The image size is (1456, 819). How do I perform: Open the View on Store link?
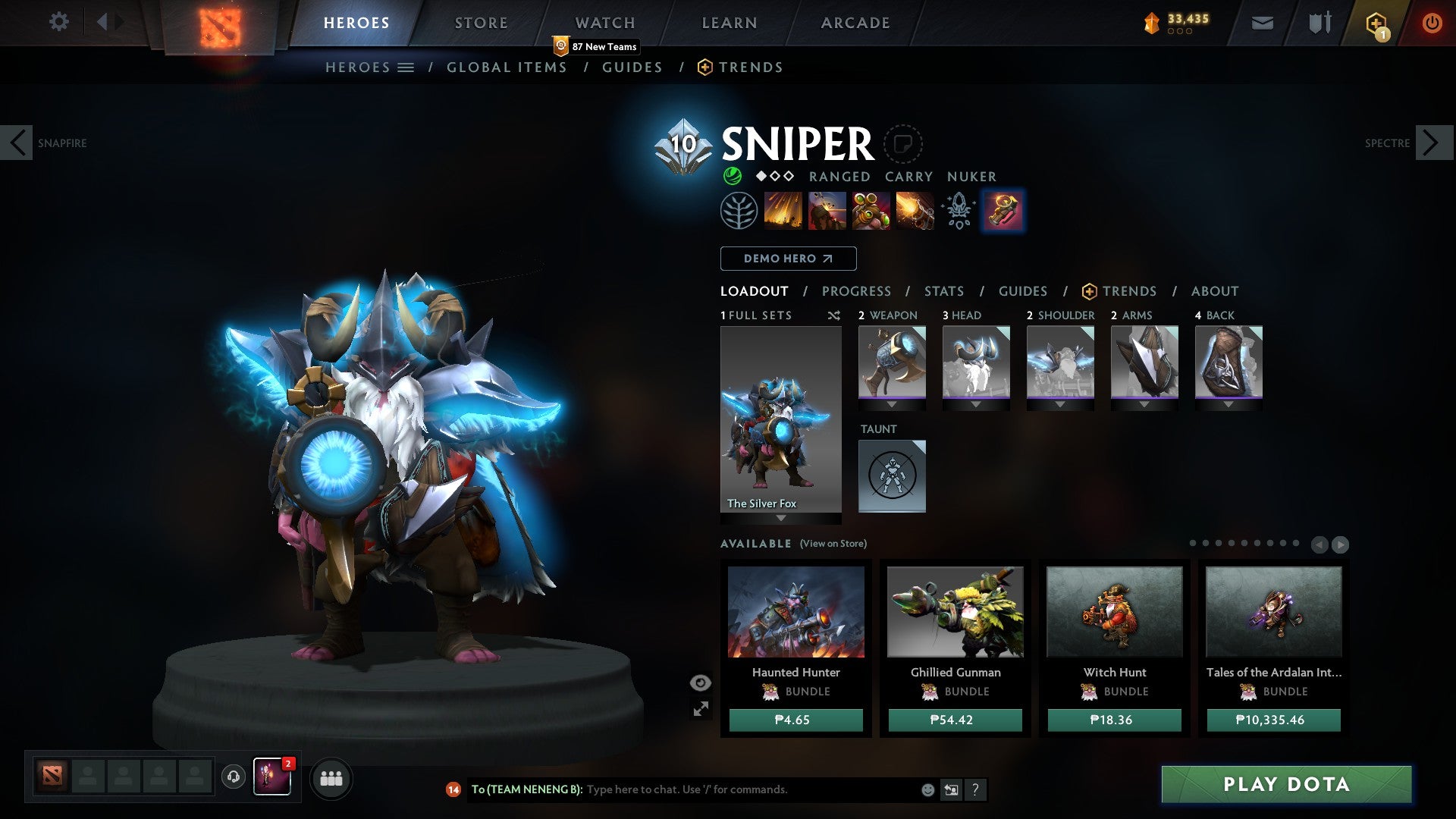(833, 544)
